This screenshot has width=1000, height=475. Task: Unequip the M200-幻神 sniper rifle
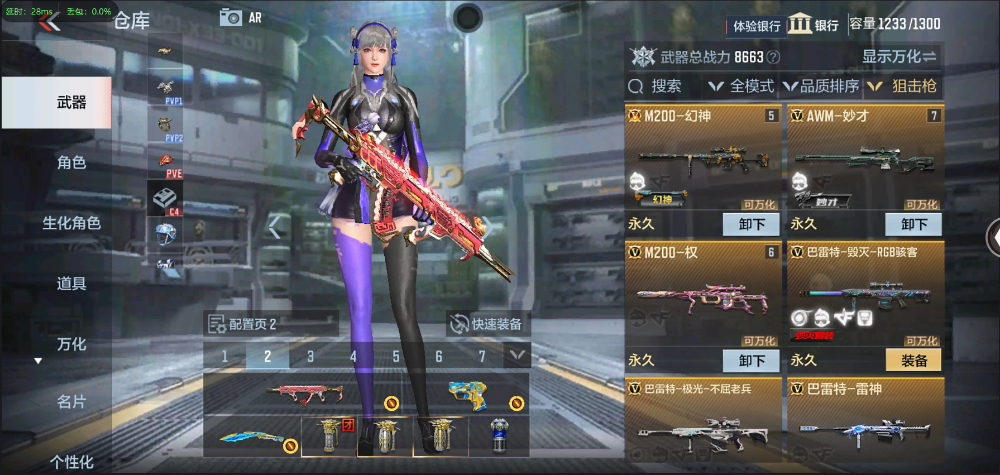(751, 224)
